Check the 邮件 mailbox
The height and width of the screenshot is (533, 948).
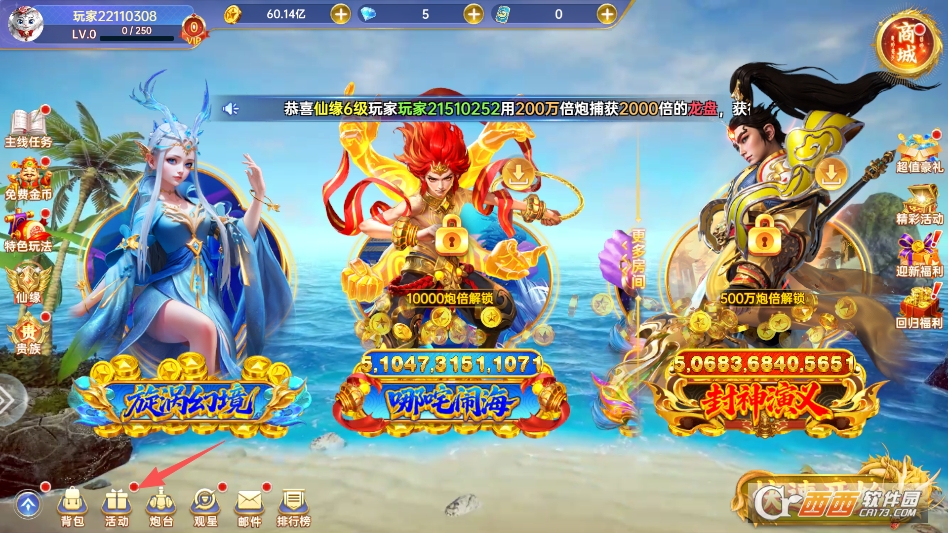249,507
